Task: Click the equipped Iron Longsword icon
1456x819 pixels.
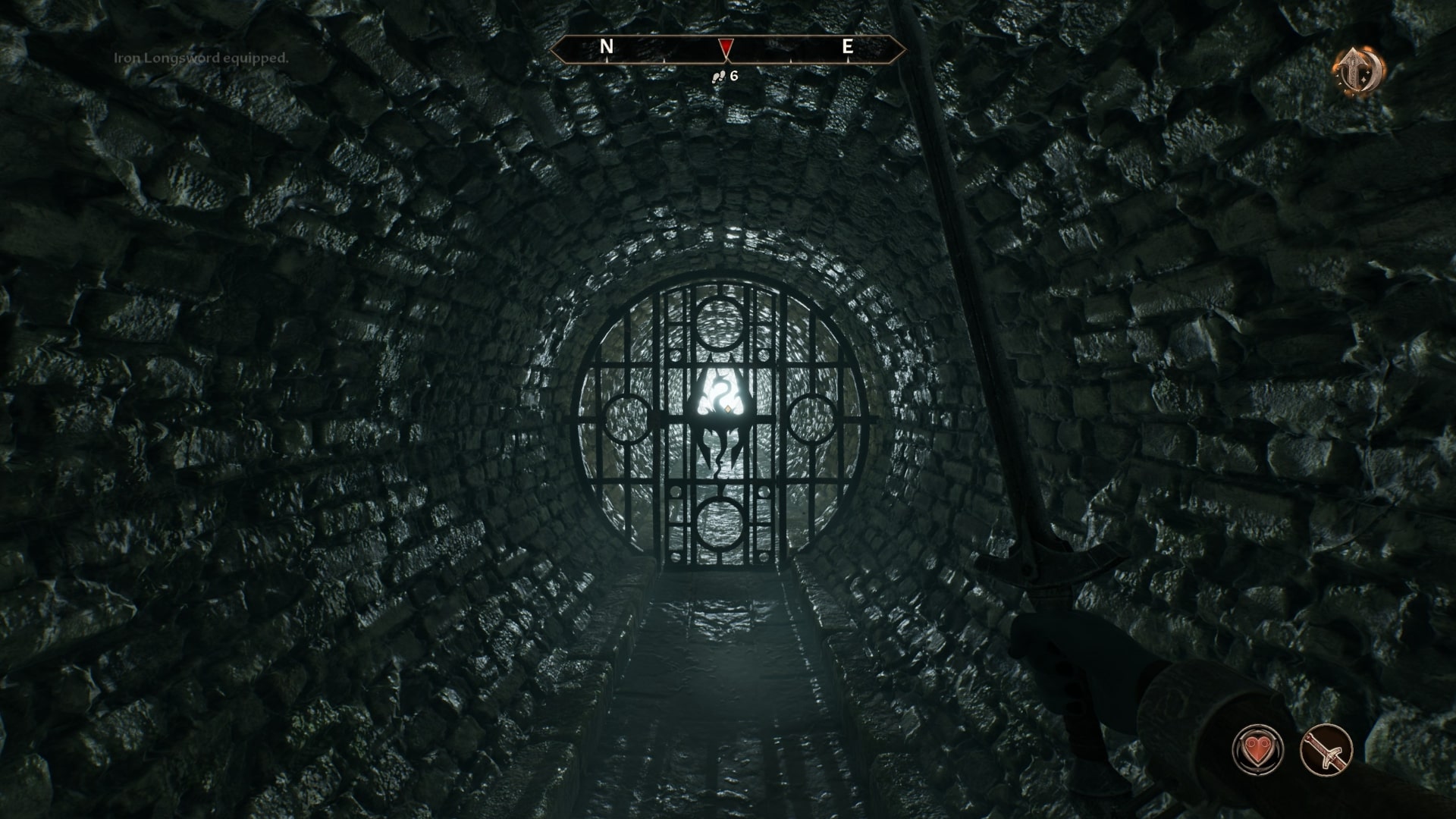Action: point(1326,750)
